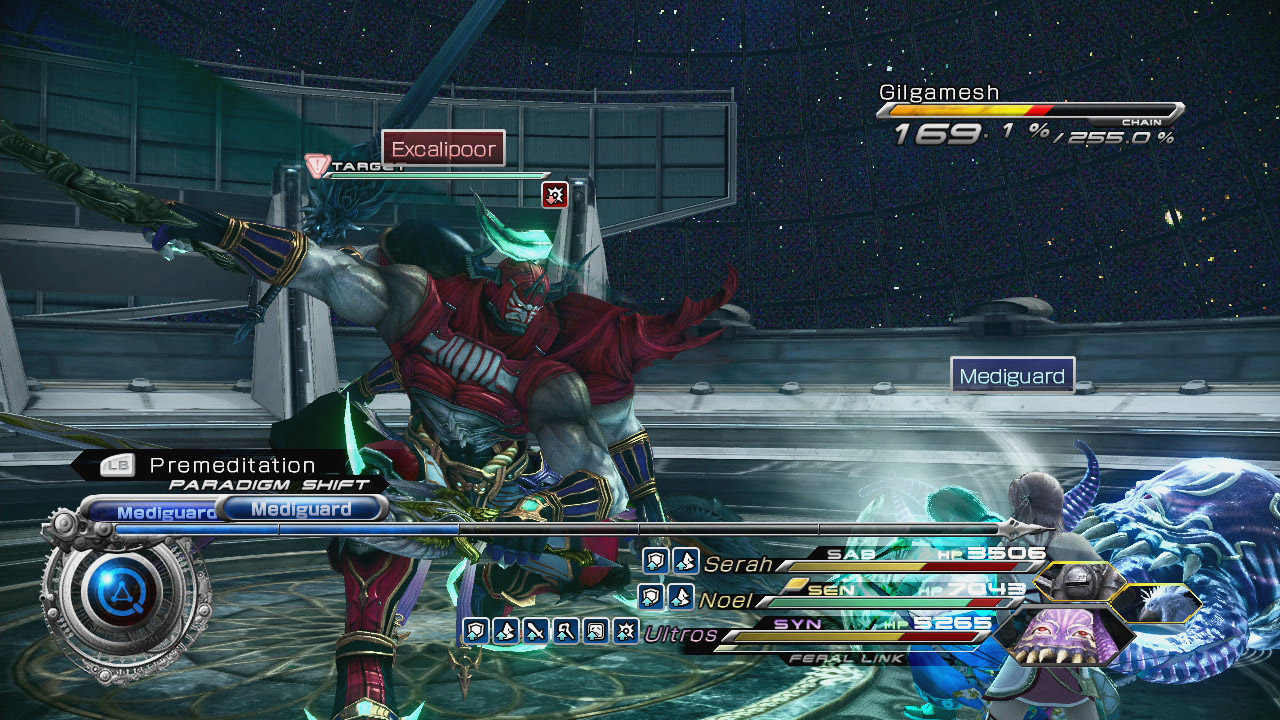Click the sword buff icon on Ultros
The image size is (1280, 720).
[x=535, y=631]
